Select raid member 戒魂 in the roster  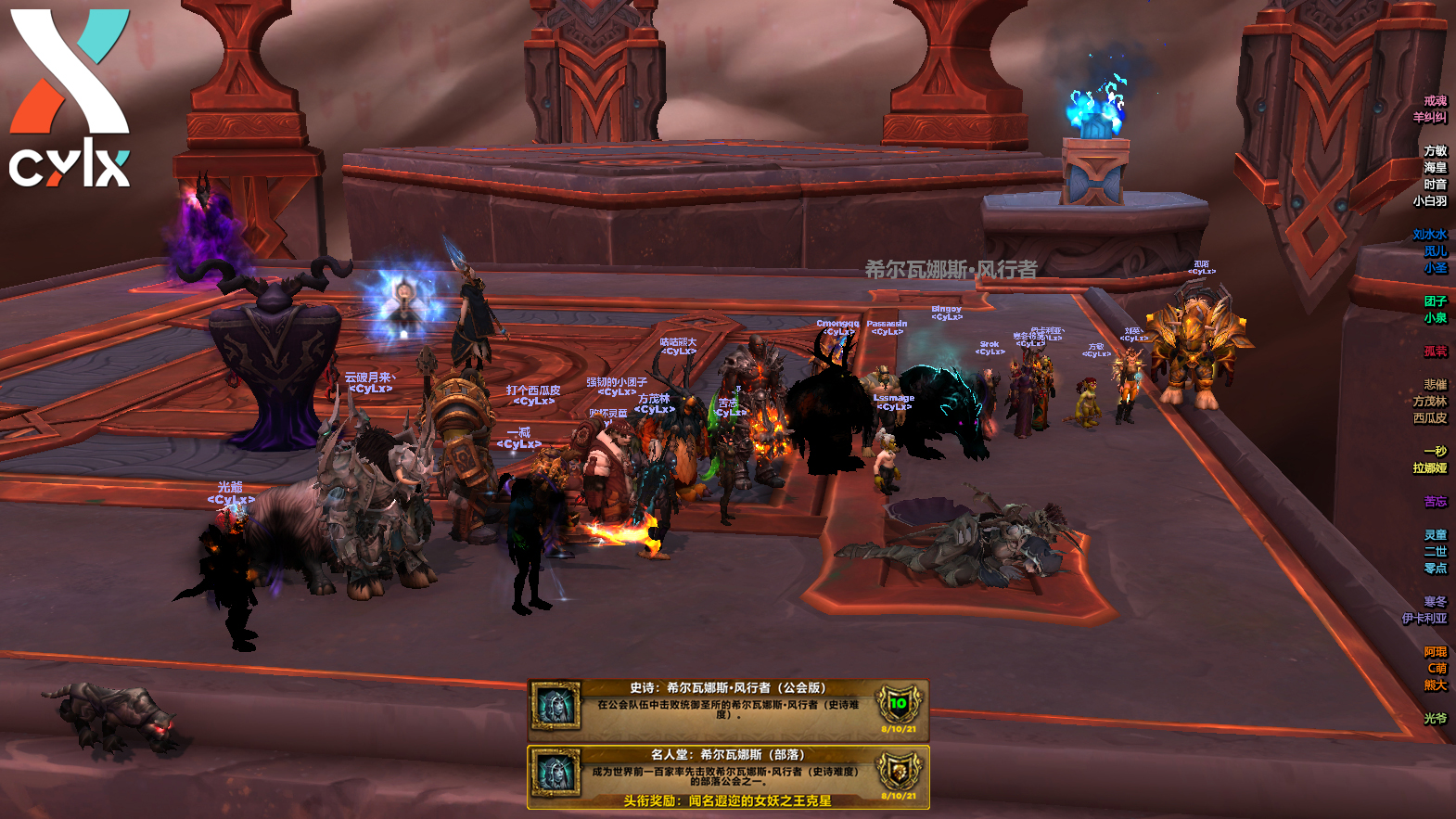pyautogui.click(x=1435, y=101)
